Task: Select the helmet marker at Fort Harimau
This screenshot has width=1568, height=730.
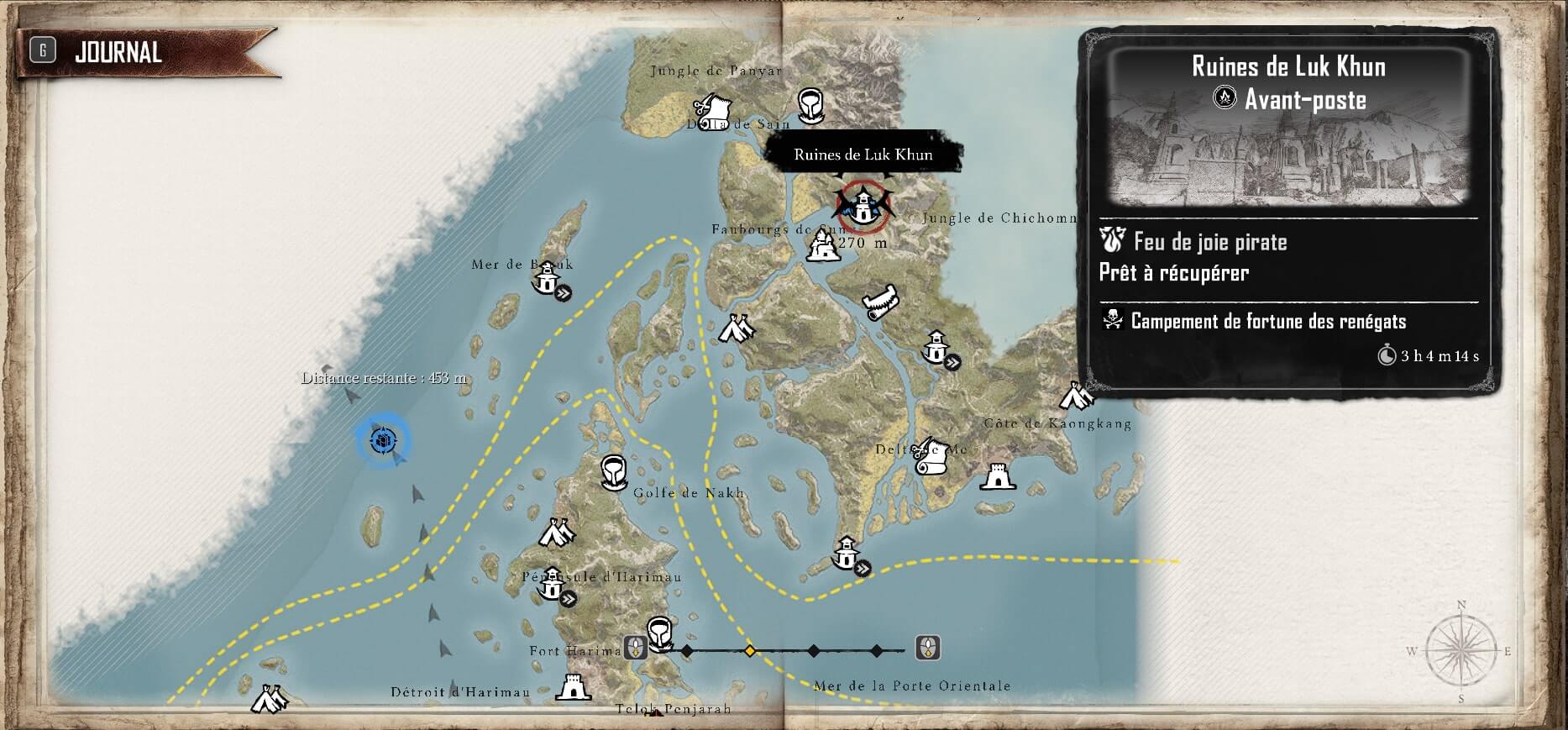Action: pyautogui.click(x=659, y=633)
